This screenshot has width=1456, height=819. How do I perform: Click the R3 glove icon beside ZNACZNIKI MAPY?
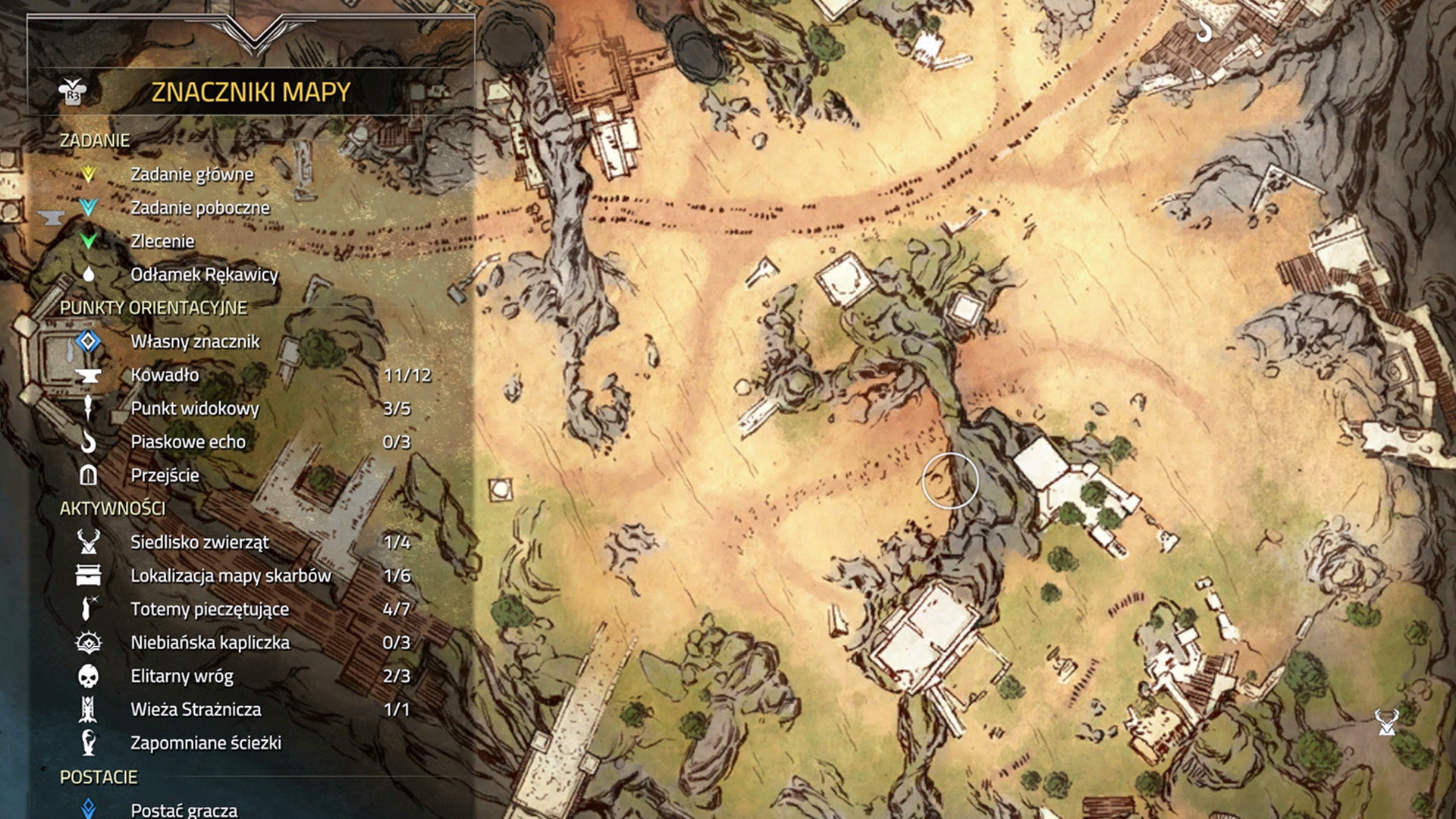[72, 89]
